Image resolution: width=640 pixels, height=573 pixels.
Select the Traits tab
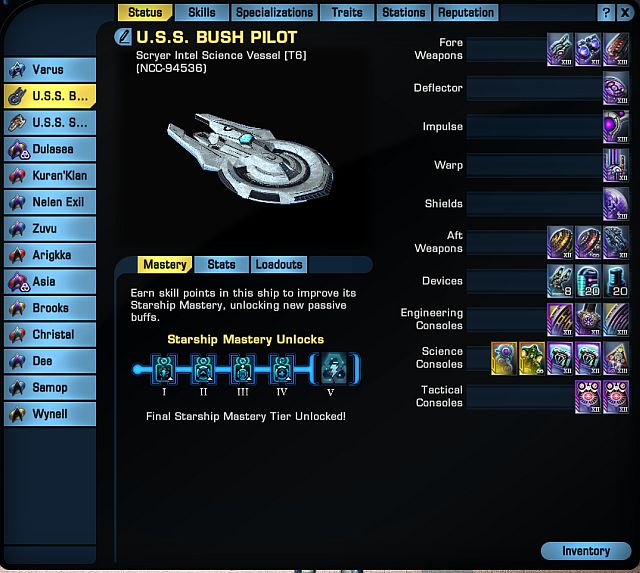tap(348, 13)
